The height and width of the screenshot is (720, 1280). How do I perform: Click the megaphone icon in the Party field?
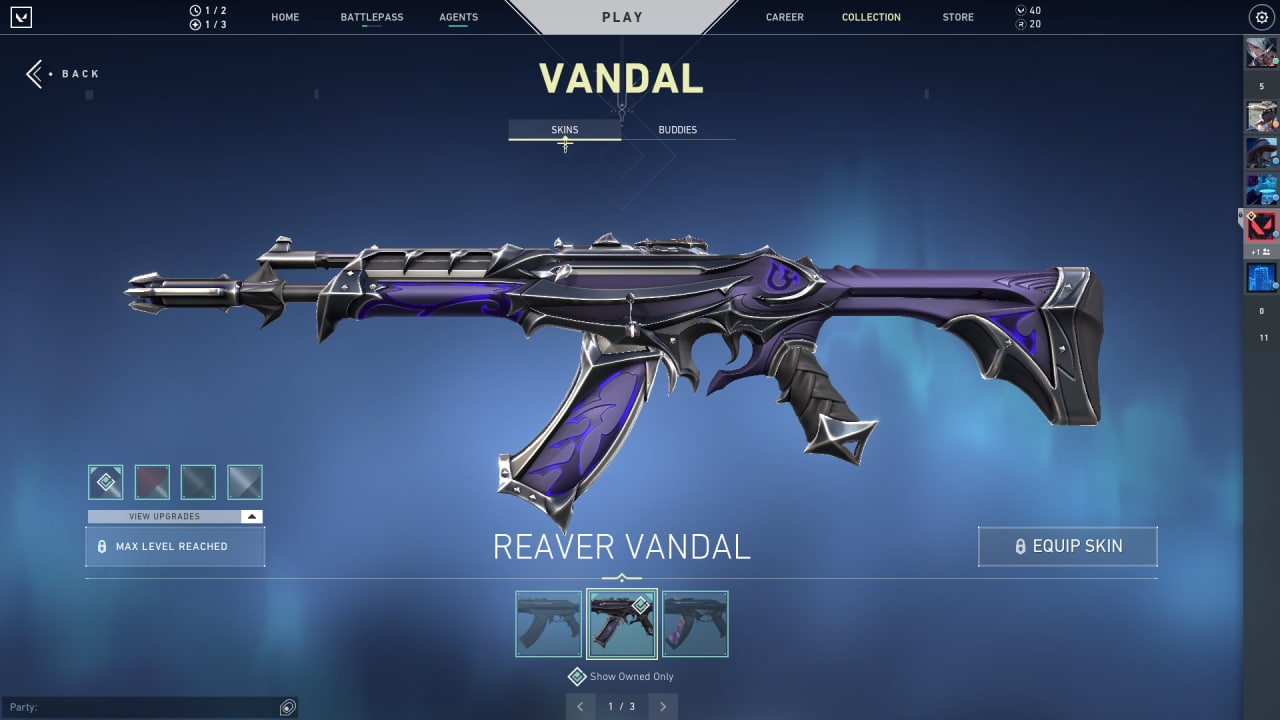tap(287, 706)
